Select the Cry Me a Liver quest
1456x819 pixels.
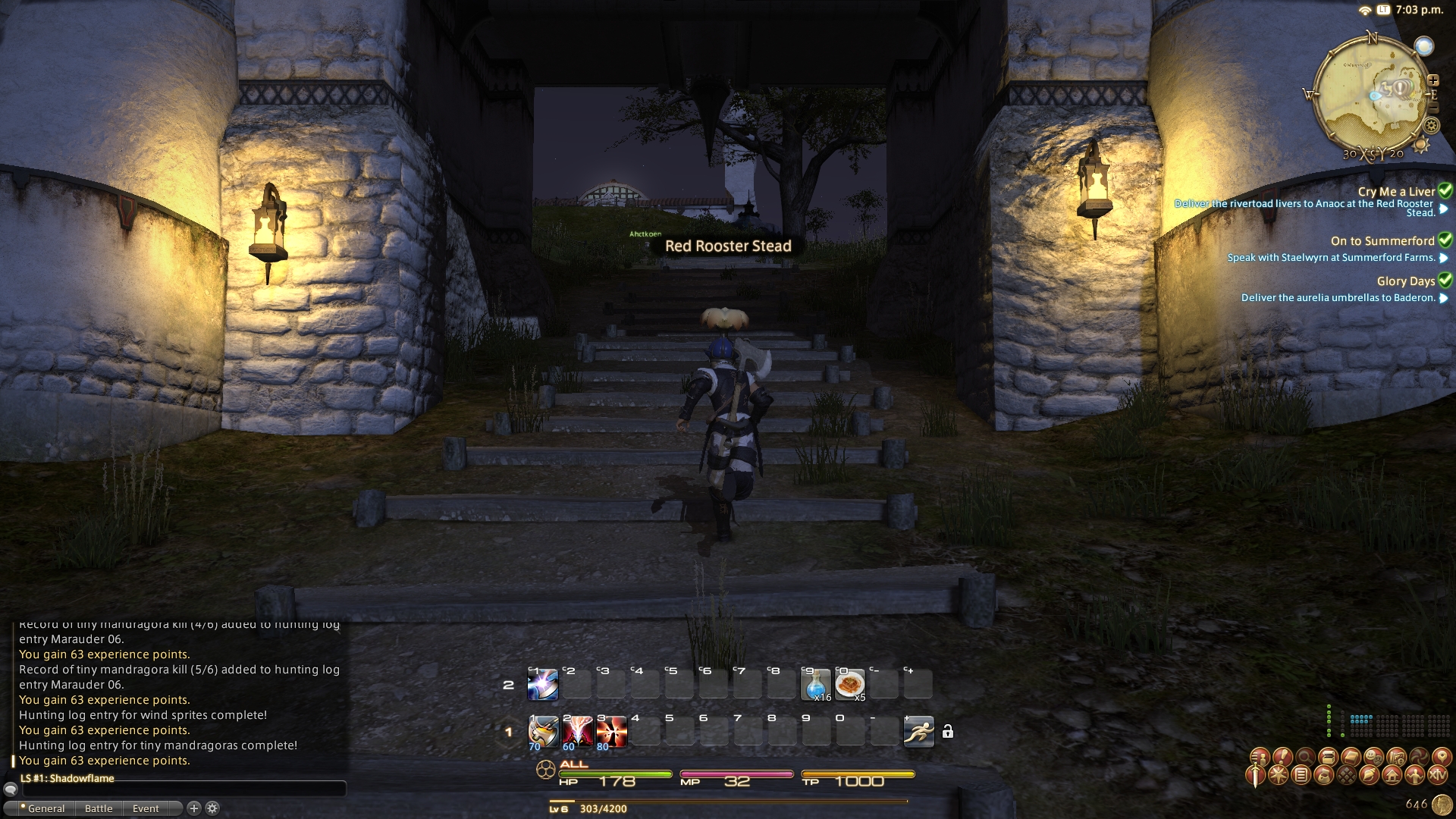(1396, 192)
